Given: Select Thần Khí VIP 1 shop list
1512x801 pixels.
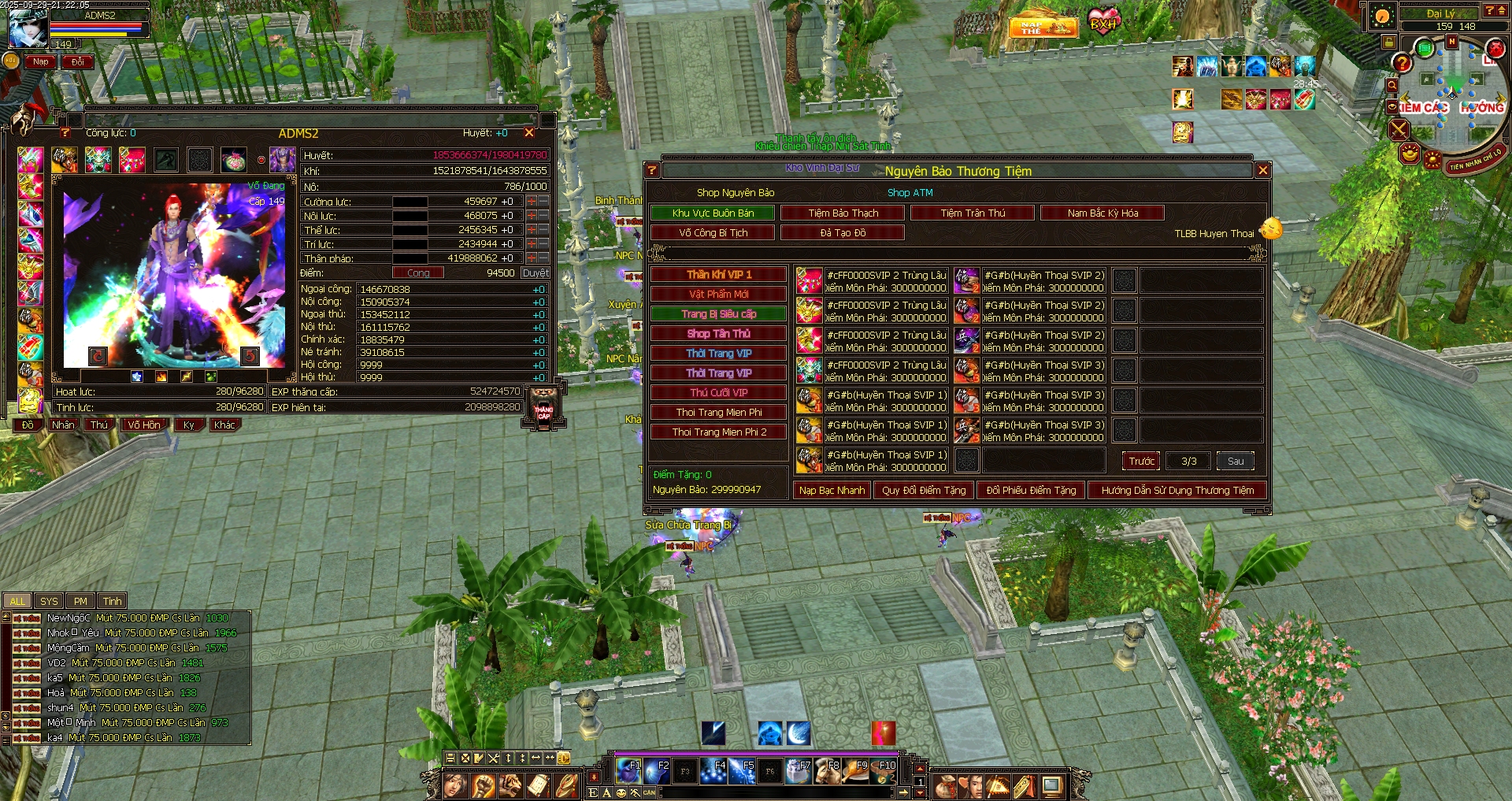Looking at the screenshot, I should 718,274.
